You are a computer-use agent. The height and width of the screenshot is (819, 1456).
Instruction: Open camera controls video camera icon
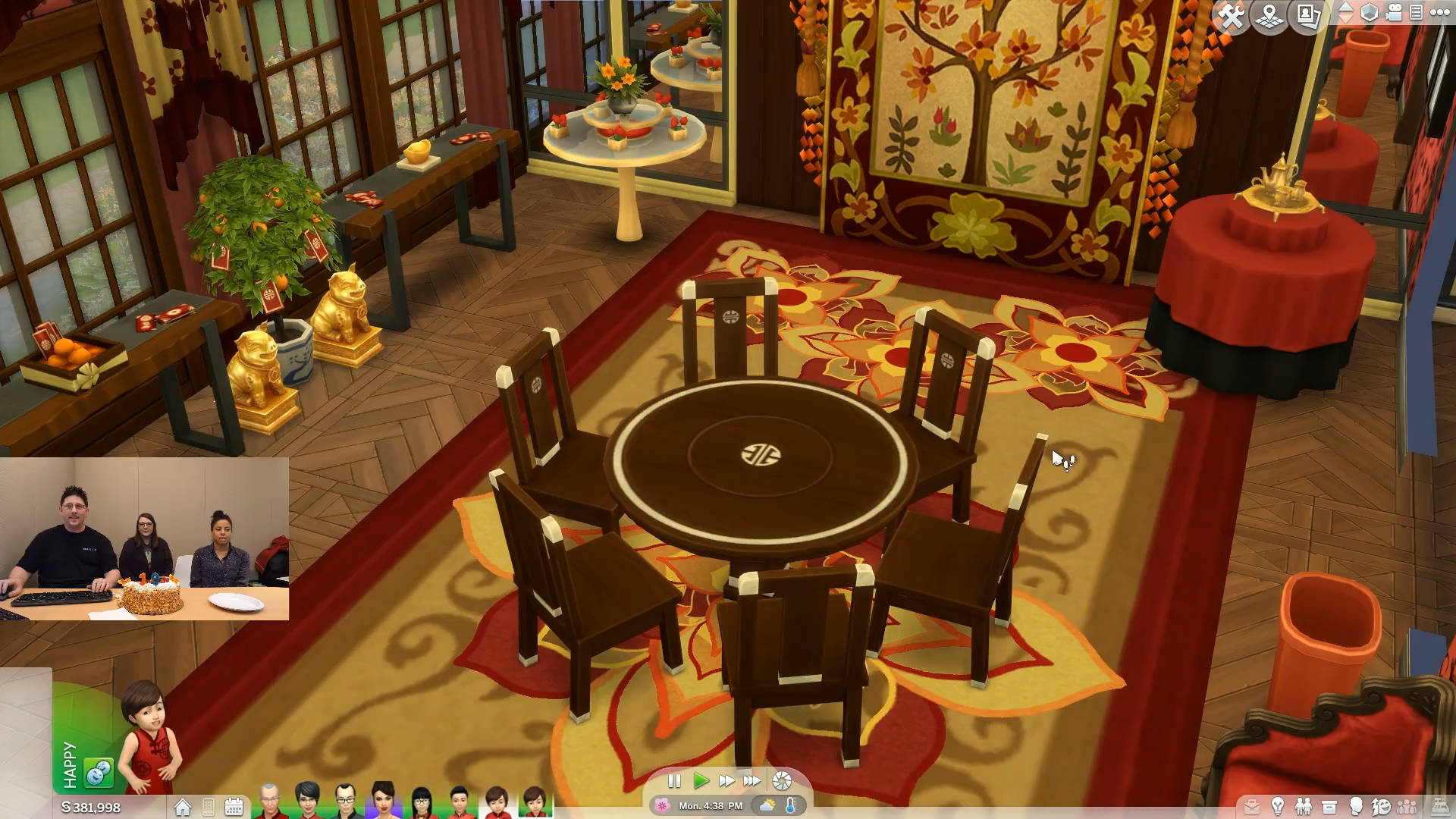click(1394, 13)
